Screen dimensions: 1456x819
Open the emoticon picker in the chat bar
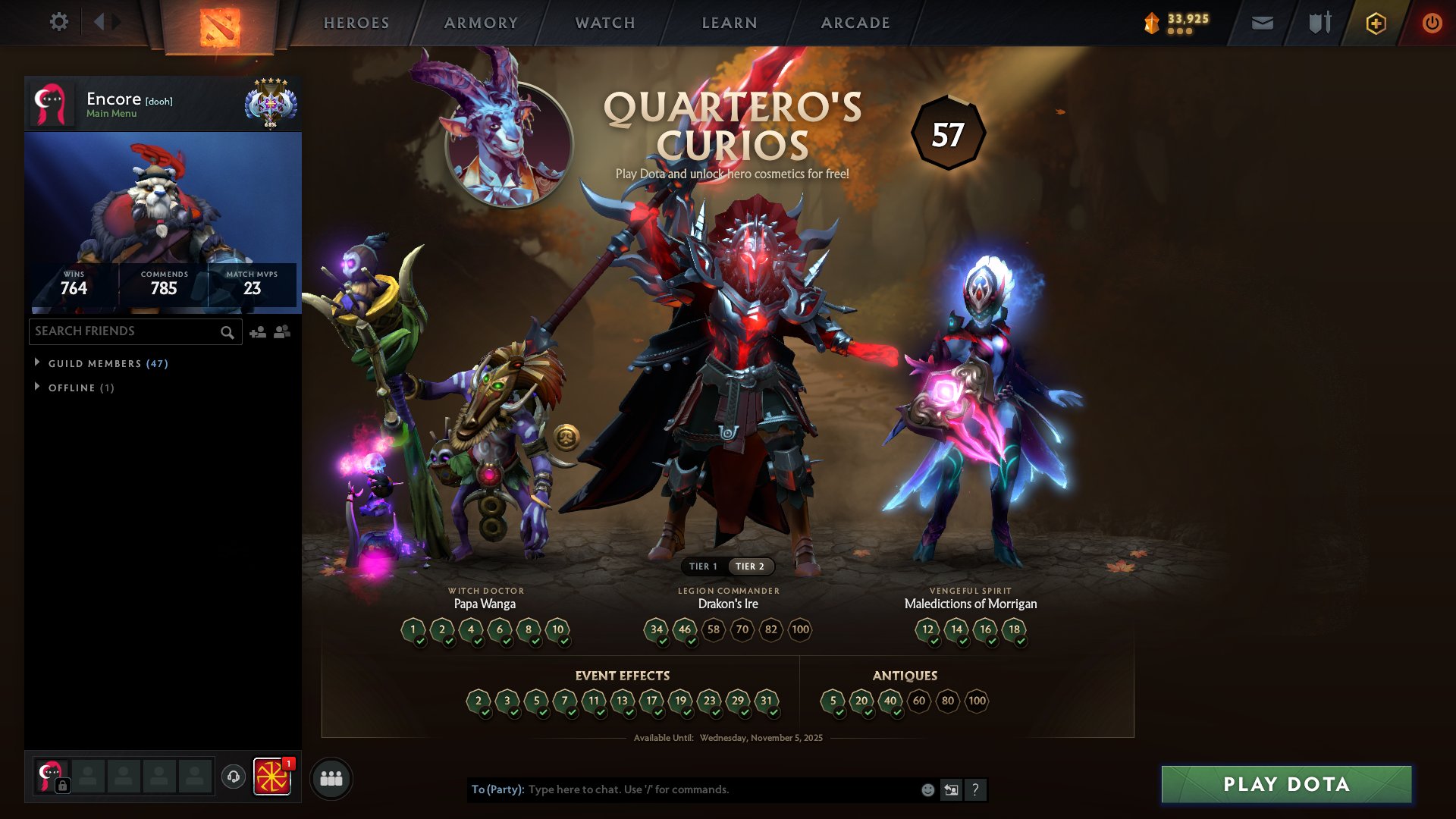click(x=927, y=789)
